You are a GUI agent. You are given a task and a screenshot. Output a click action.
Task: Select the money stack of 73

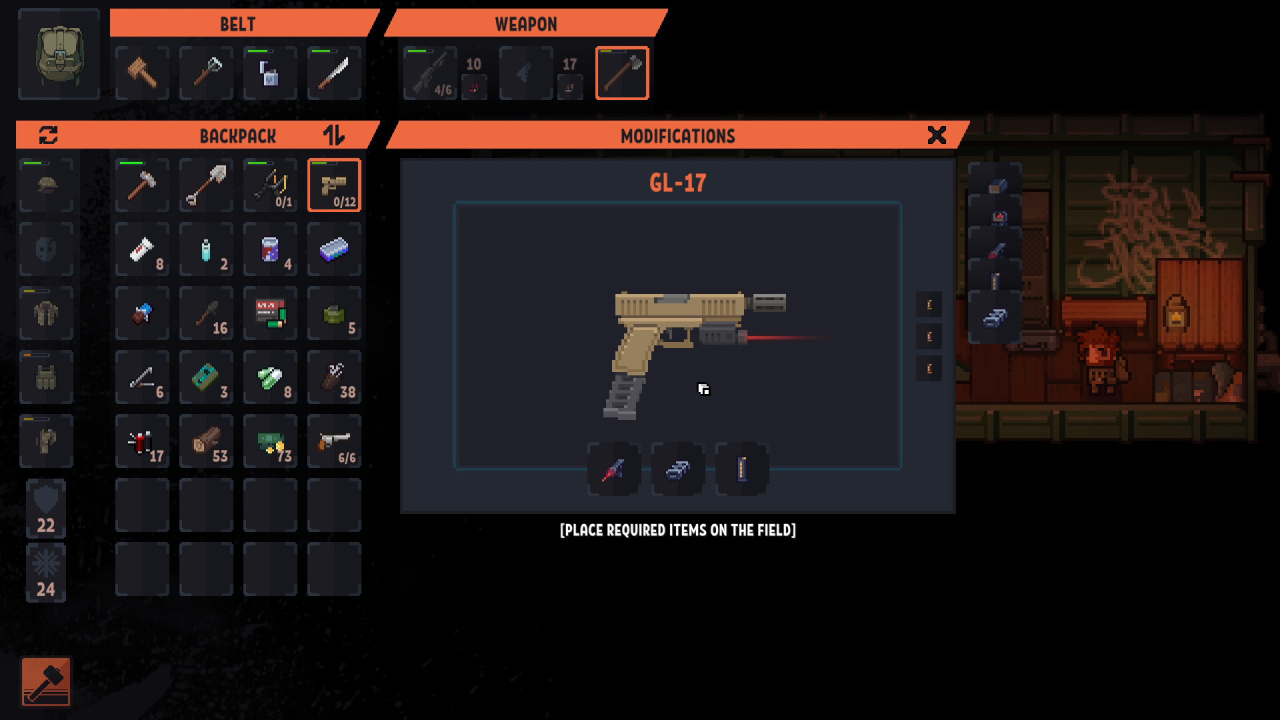coord(270,441)
